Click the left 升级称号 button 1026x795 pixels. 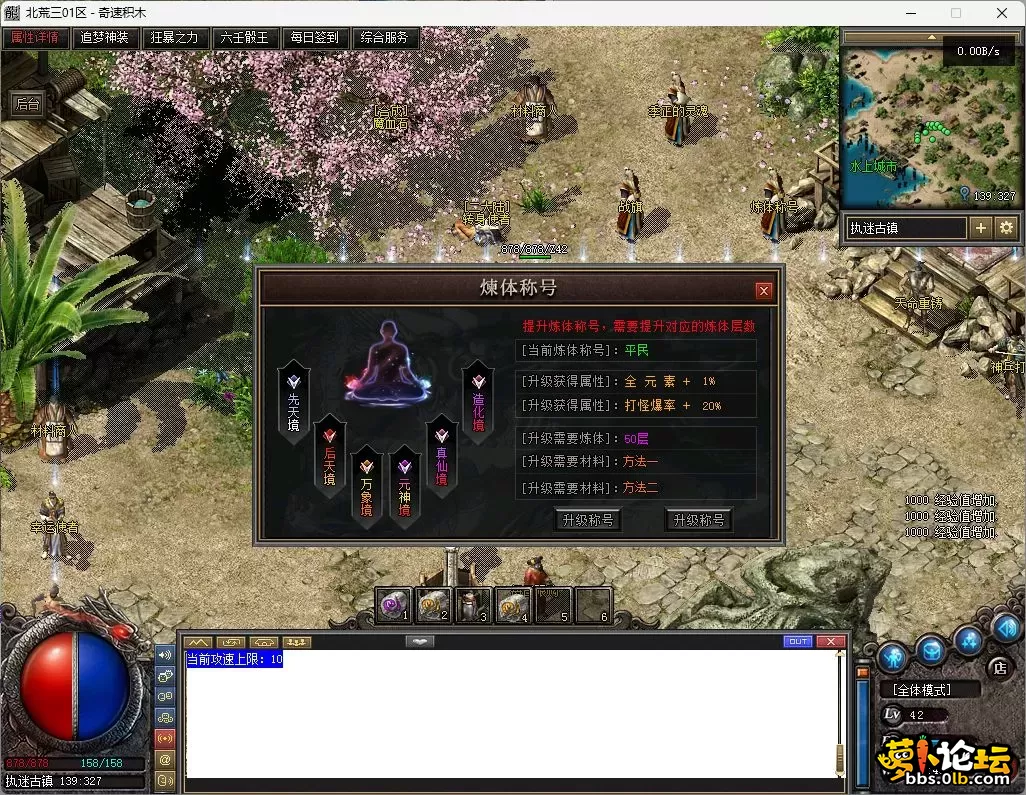click(x=587, y=520)
